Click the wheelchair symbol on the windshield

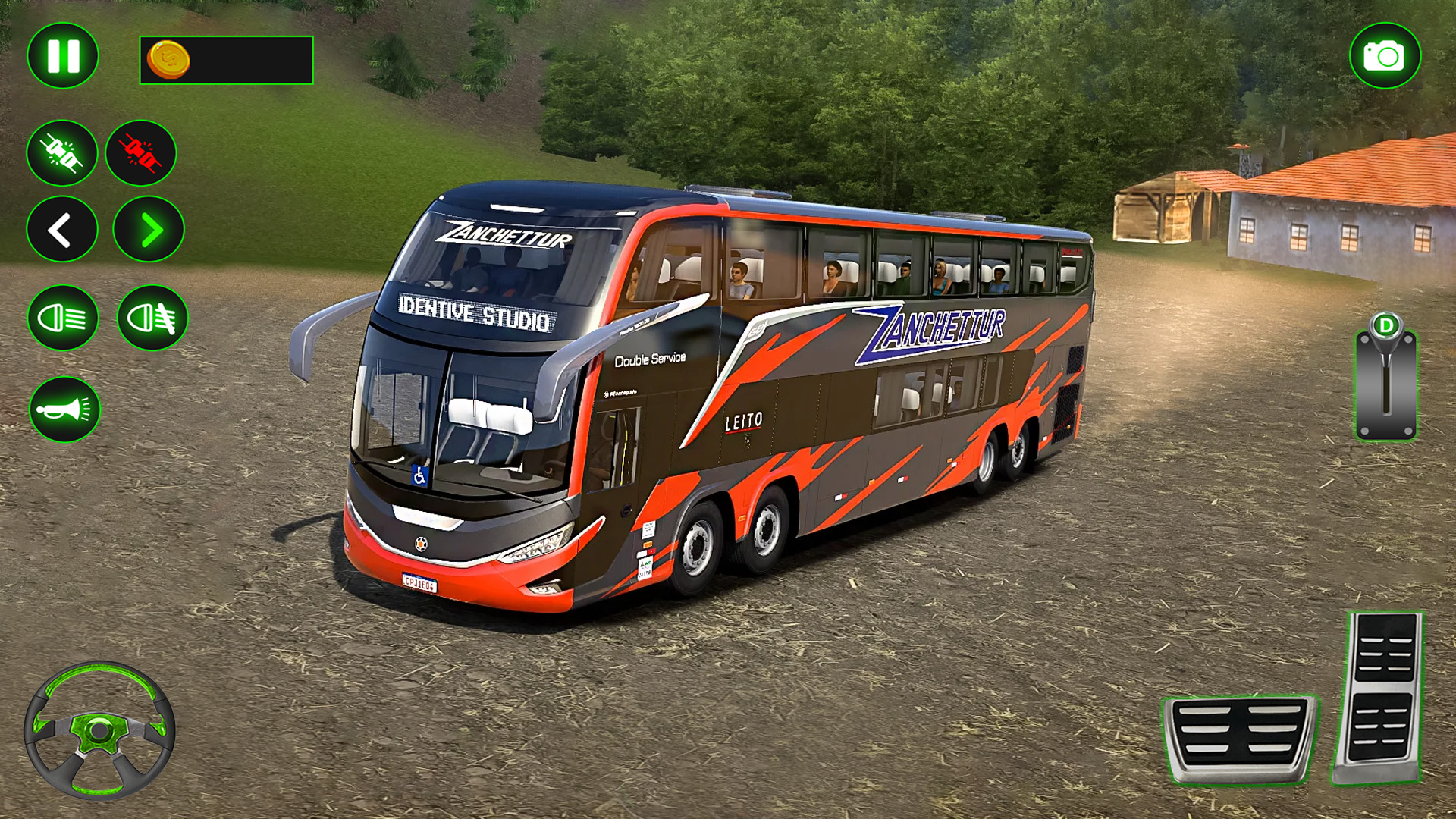click(x=419, y=474)
